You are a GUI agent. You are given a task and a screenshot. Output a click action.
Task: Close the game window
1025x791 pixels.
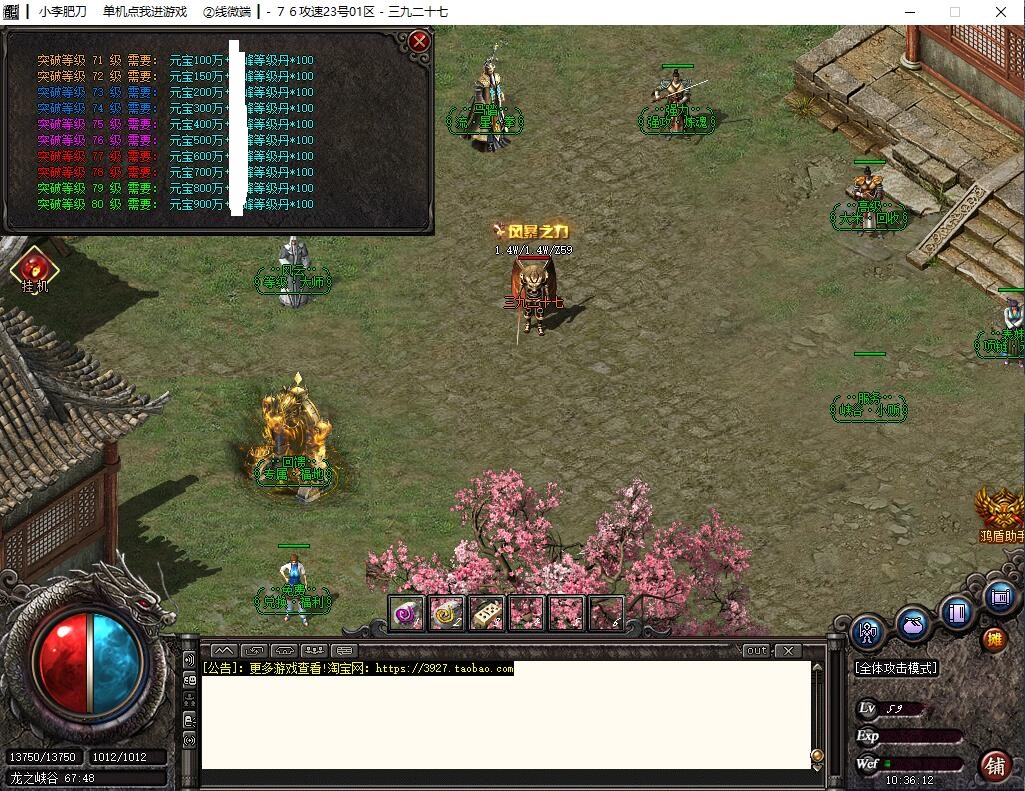1001,12
